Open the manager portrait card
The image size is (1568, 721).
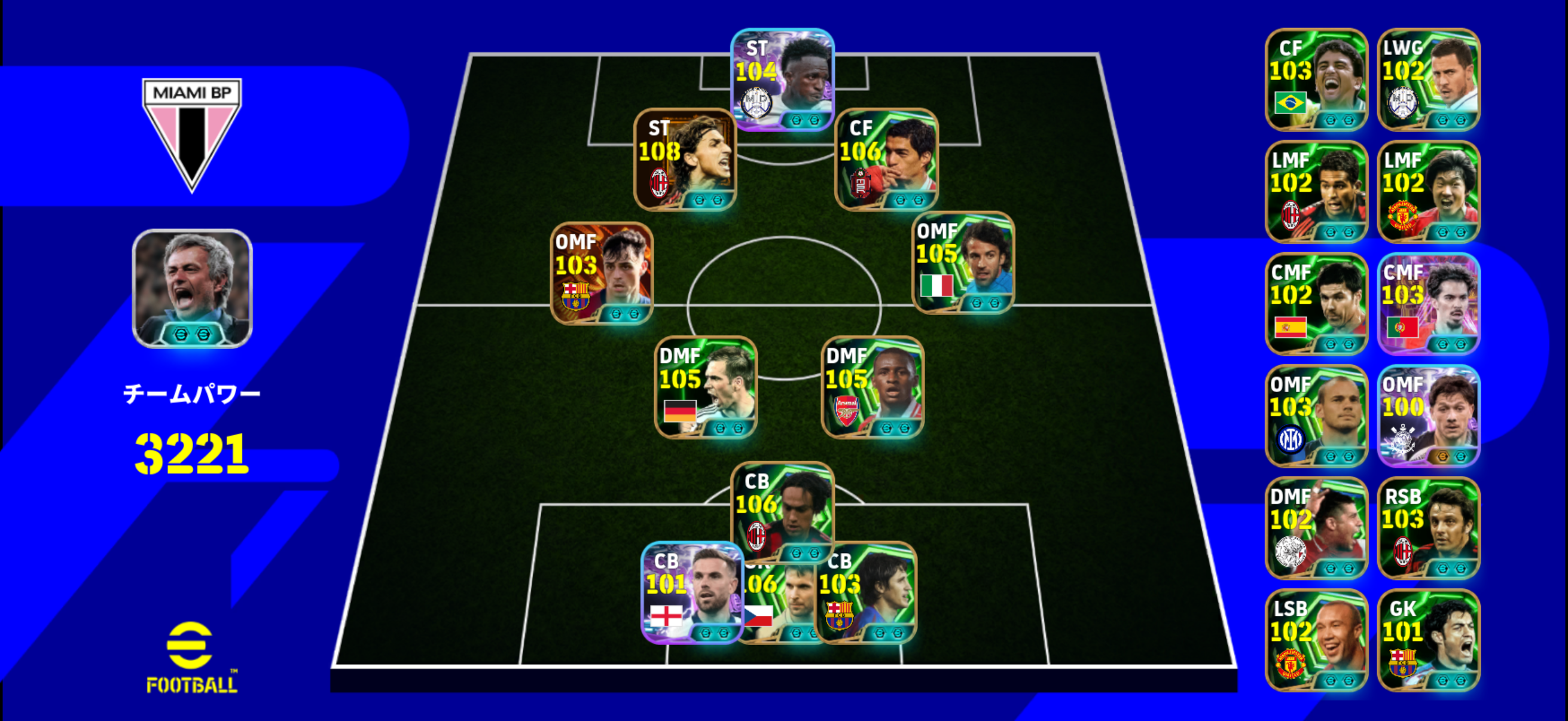coord(193,288)
